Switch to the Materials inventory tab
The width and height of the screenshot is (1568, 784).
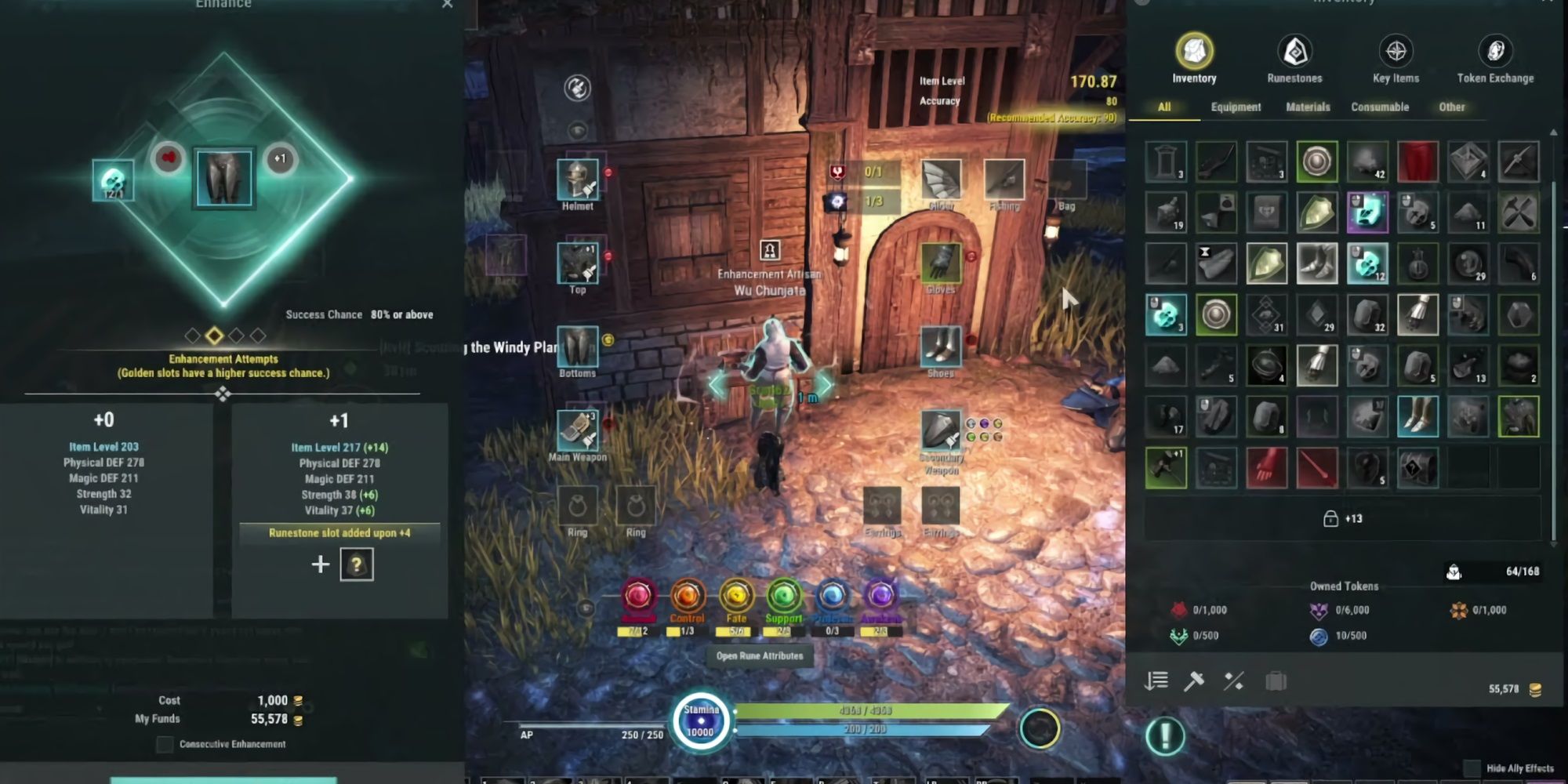[1307, 107]
